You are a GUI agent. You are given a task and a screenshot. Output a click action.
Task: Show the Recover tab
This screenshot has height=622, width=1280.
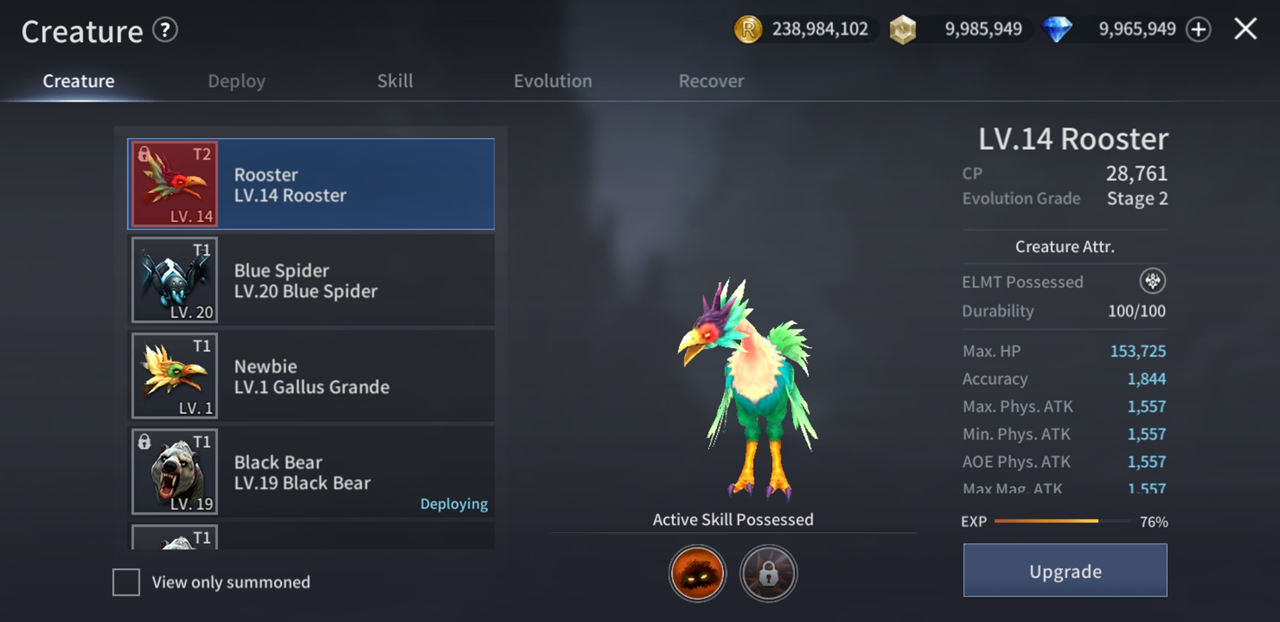711,81
